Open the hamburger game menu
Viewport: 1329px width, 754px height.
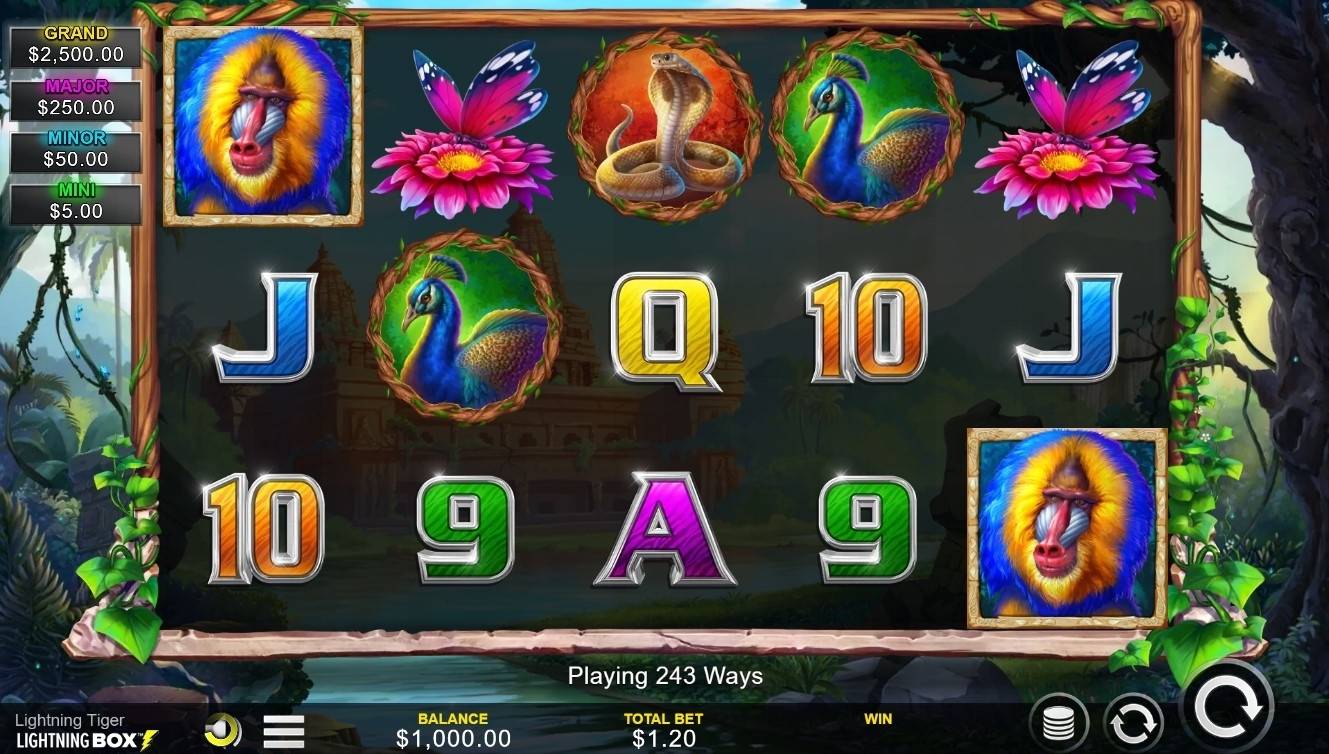[284, 732]
